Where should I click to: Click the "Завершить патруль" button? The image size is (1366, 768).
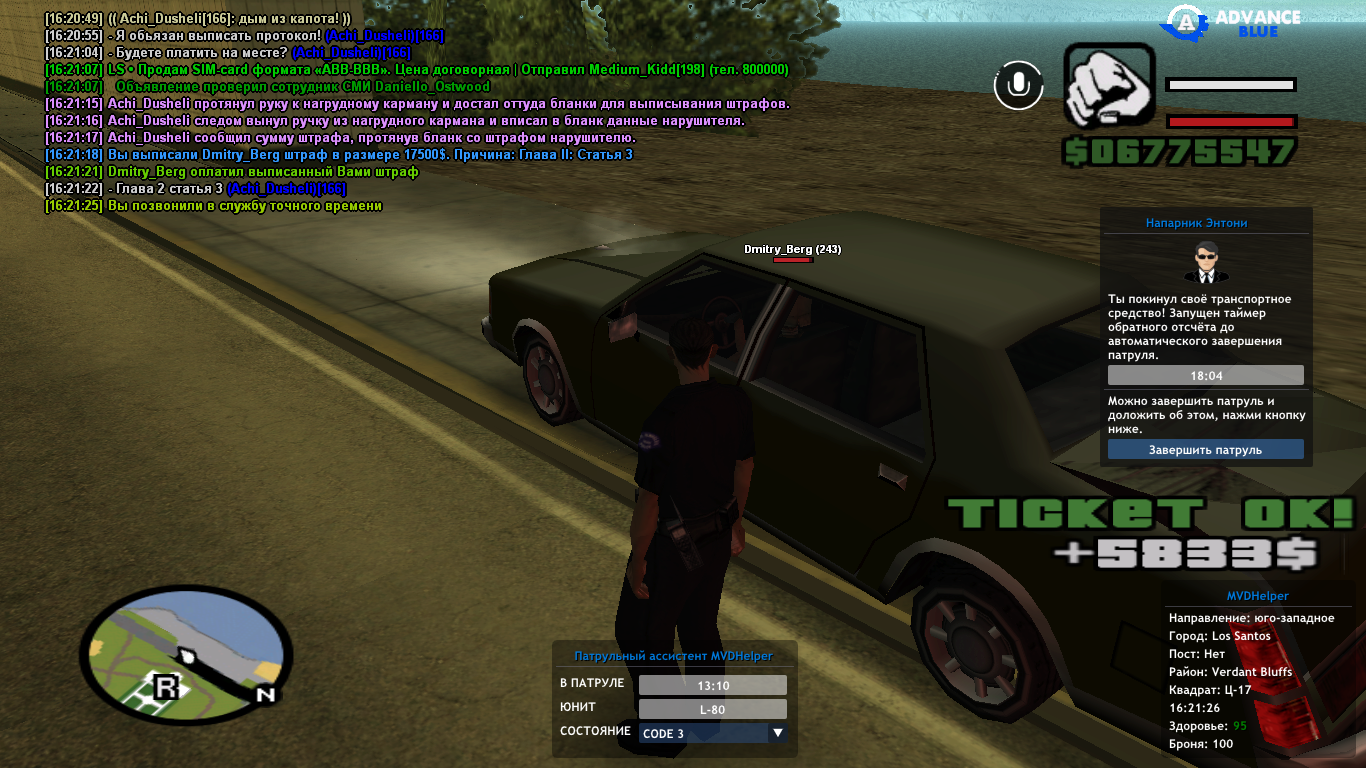1205,450
